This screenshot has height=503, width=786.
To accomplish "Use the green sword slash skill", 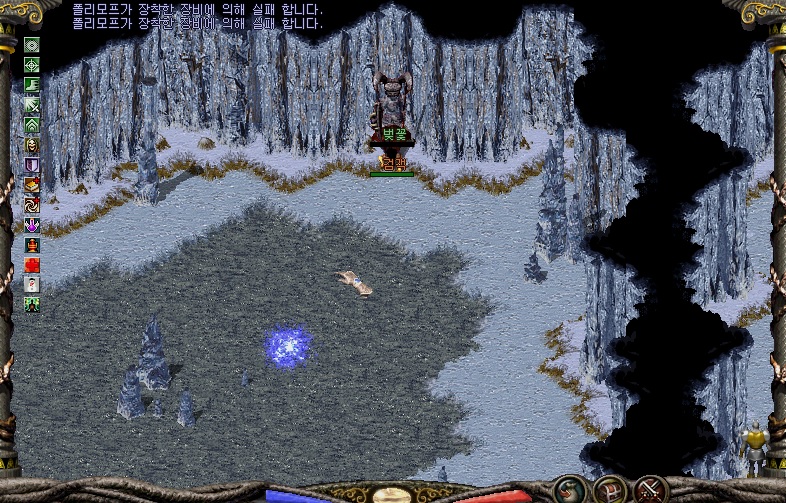I will coord(32,105).
